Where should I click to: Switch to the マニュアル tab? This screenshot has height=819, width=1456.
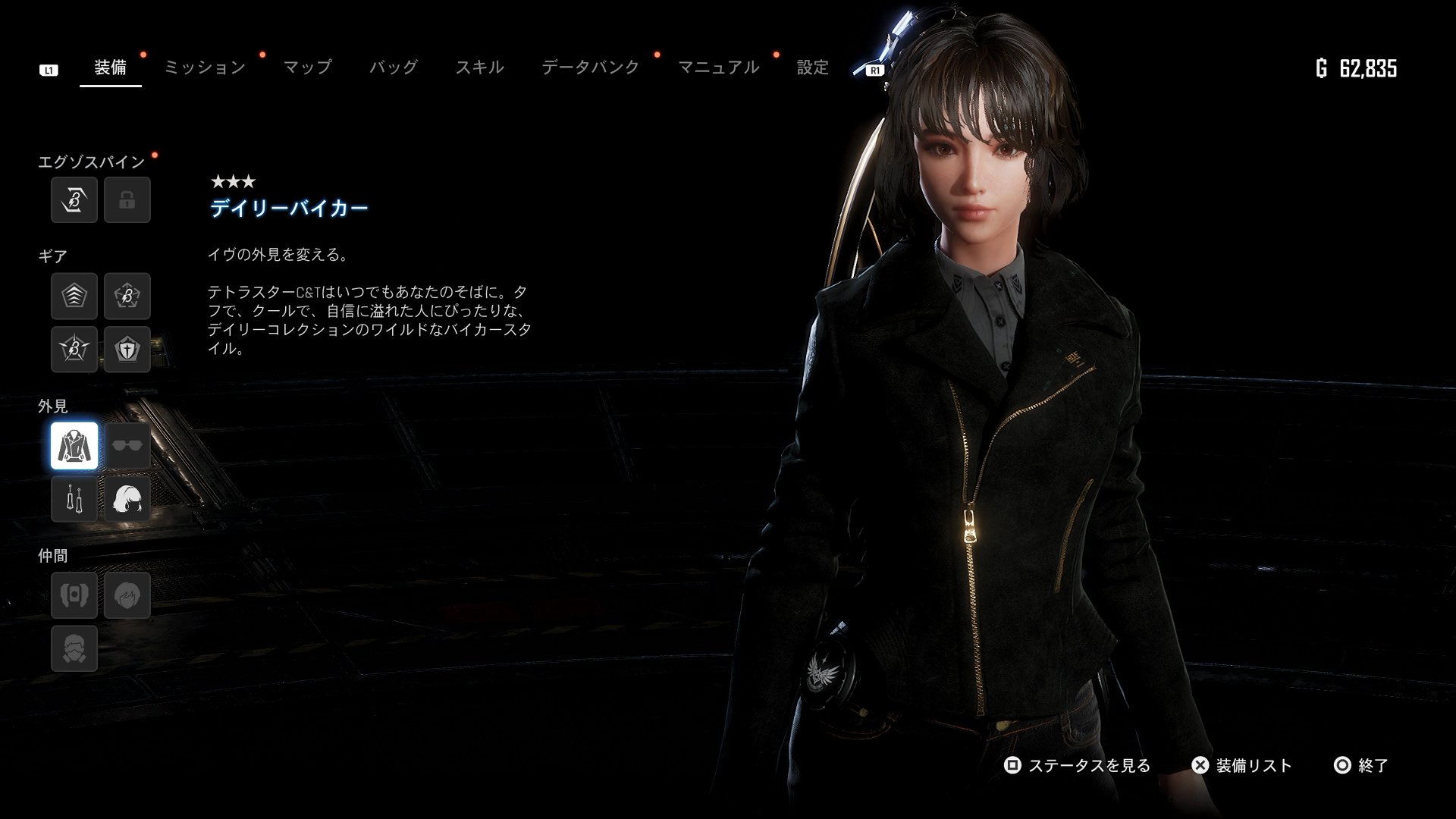[x=717, y=67]
